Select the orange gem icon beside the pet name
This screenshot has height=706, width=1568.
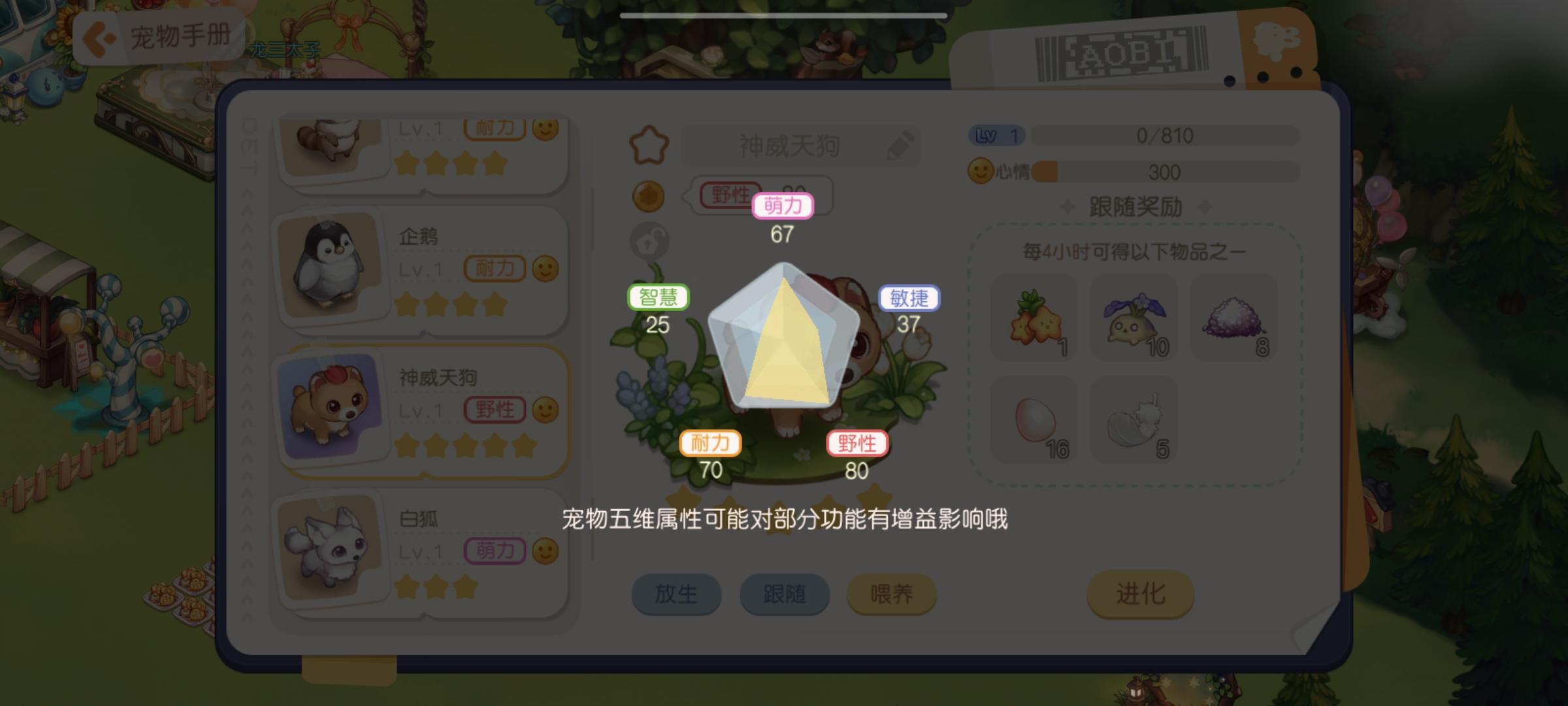click(647, 197)
